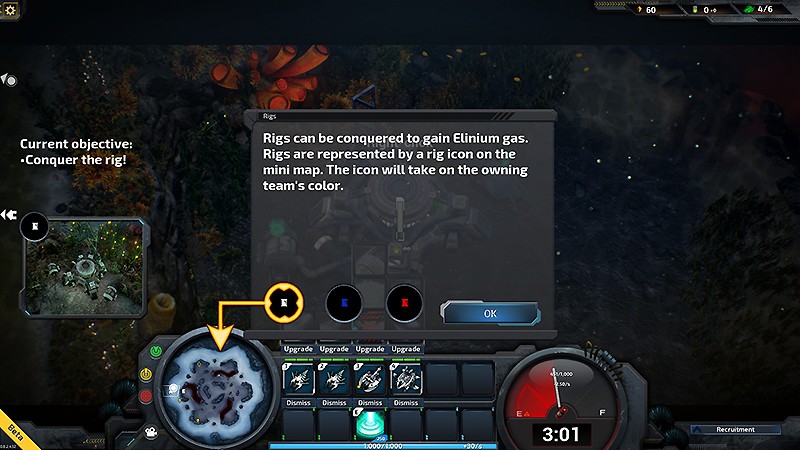Screen dimensions: 800x450
Task: Toggle the yellow power button
Action: tap(146, 373)
